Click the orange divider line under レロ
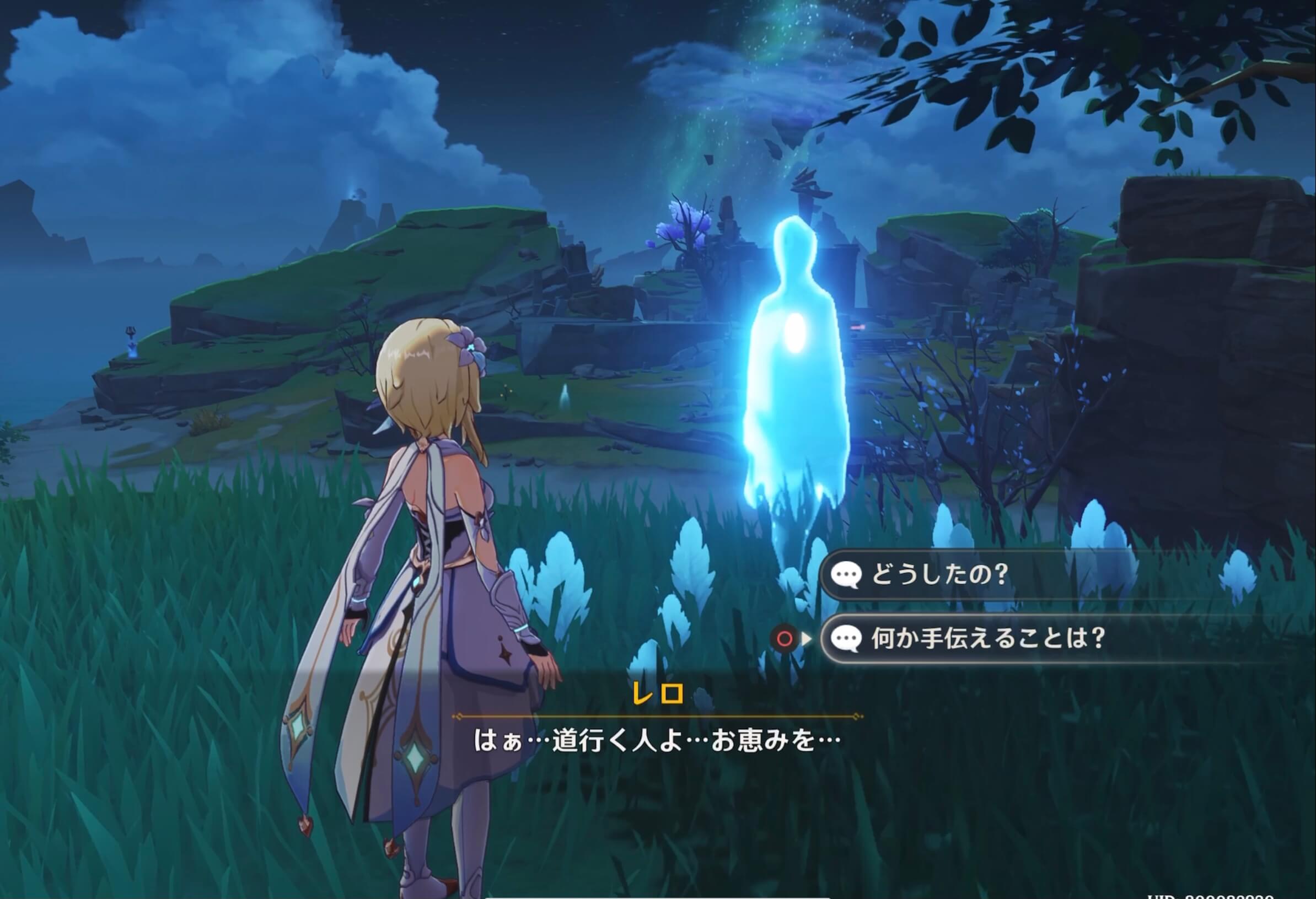This screenshot has width=1316, height=899. [x=657, y=716]
